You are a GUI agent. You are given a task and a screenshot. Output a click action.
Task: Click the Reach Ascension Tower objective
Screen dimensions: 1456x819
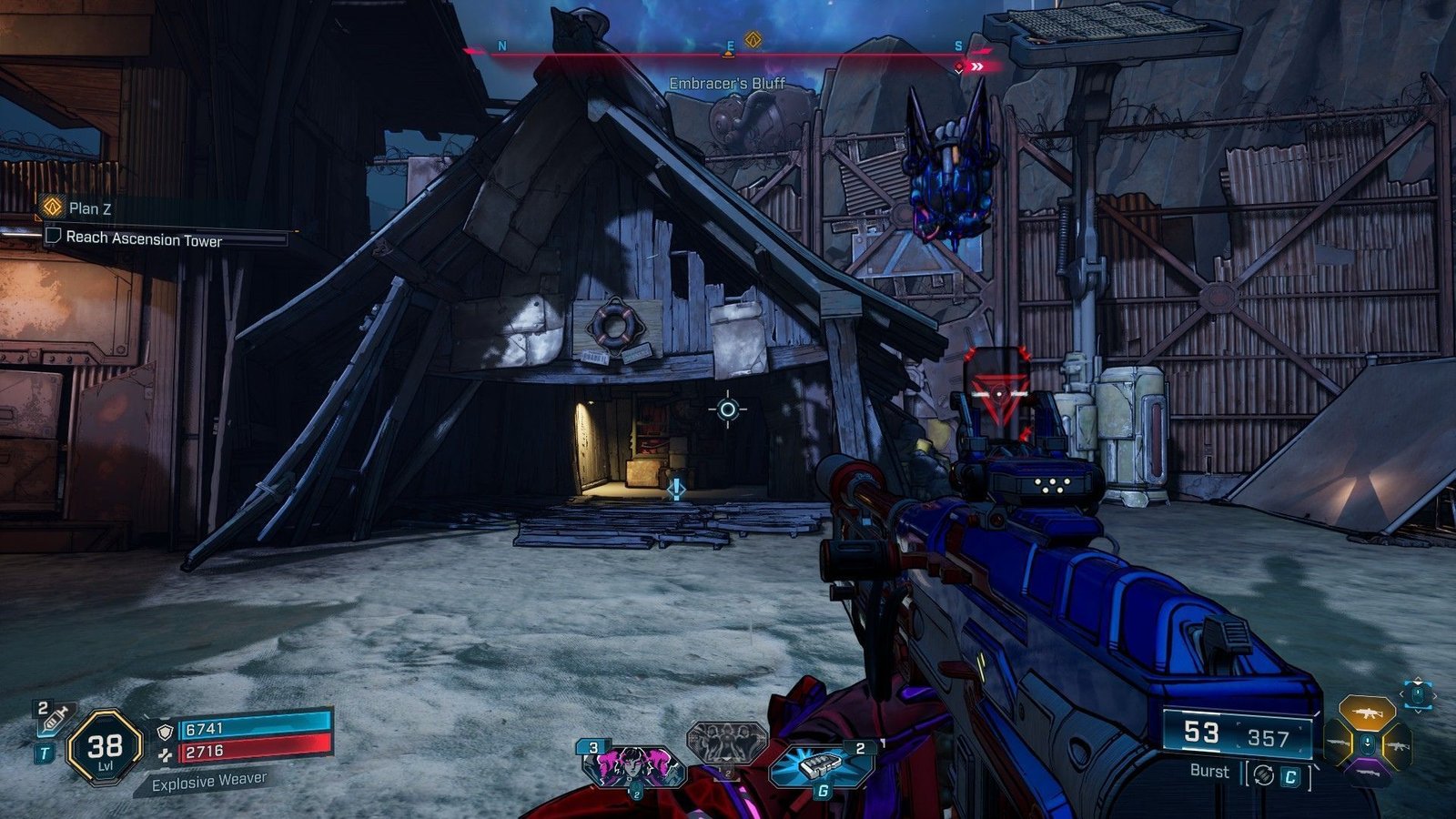coord(144,238)
